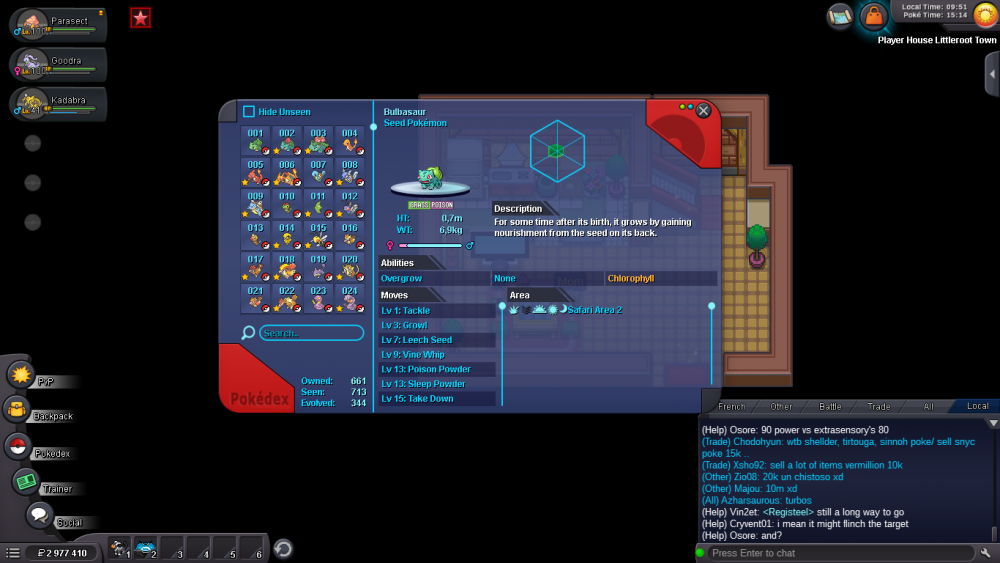
Task: Open the Social menu
Action: [39, 516]
